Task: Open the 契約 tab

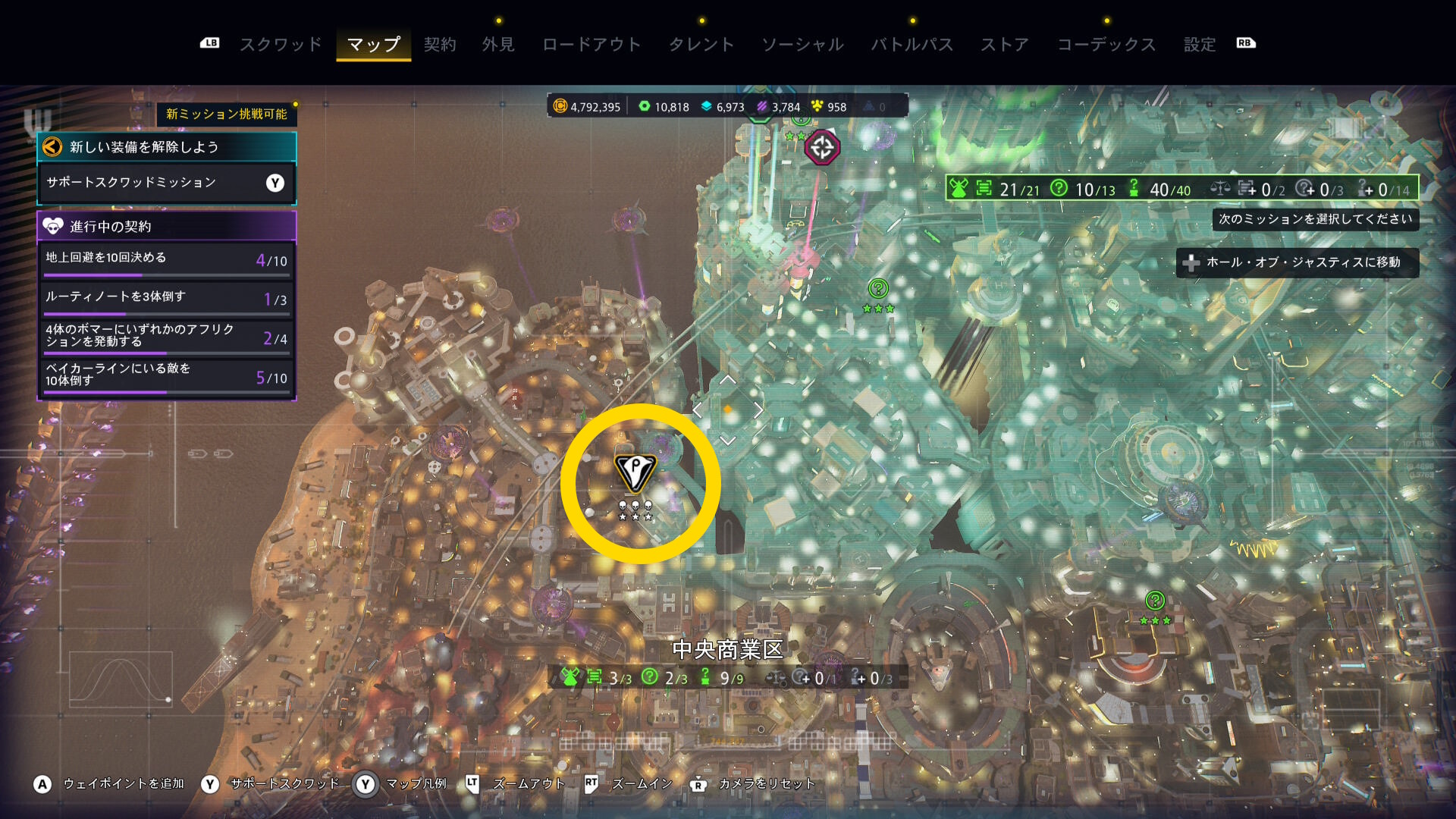Action: coord(440,45)
